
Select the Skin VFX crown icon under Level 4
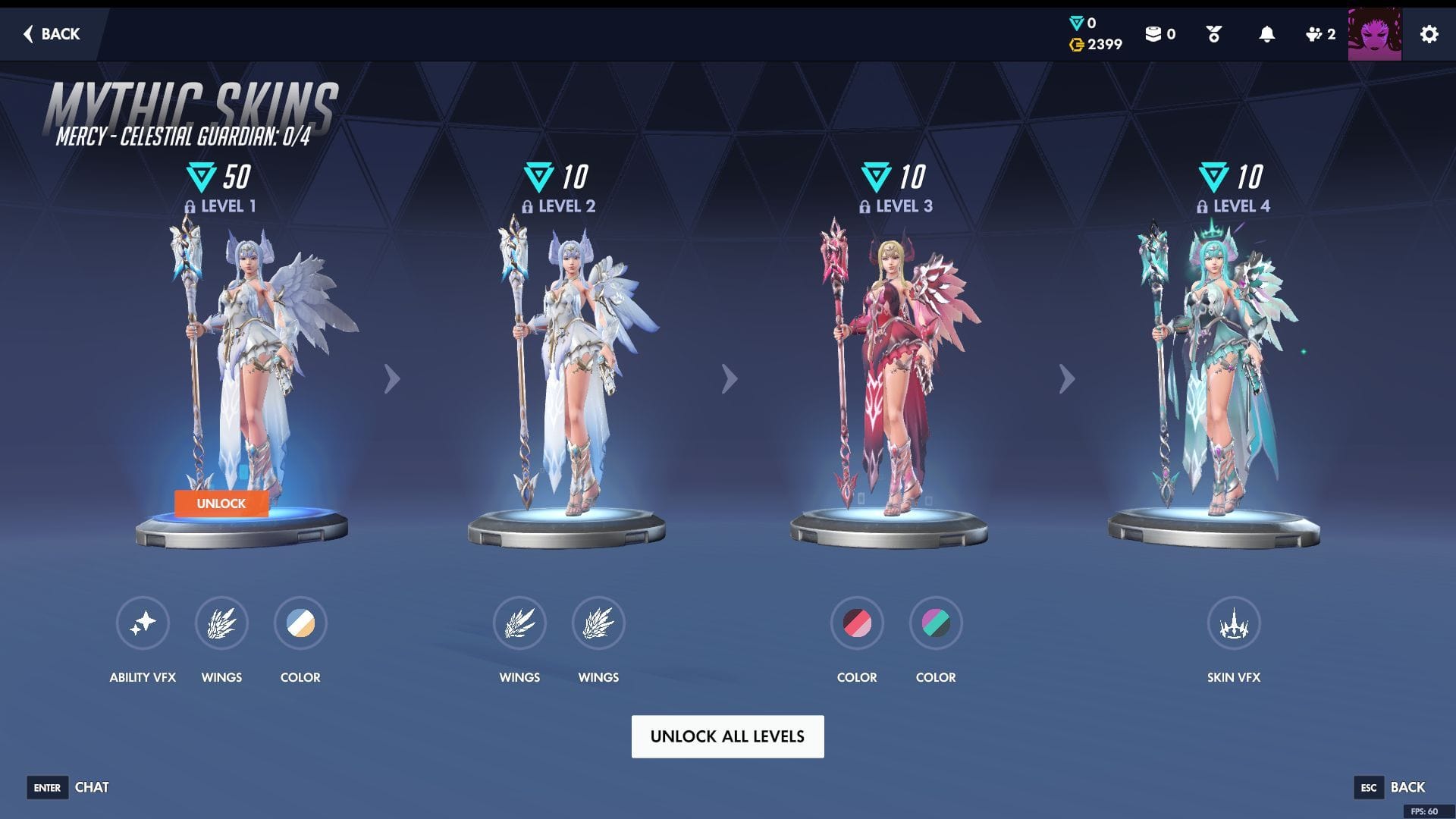(1234, 623)
